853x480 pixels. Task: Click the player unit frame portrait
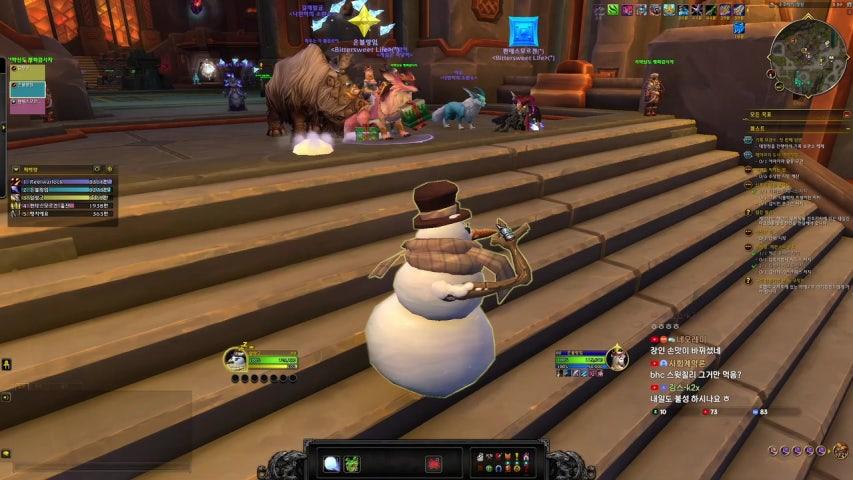pos(236,359)
